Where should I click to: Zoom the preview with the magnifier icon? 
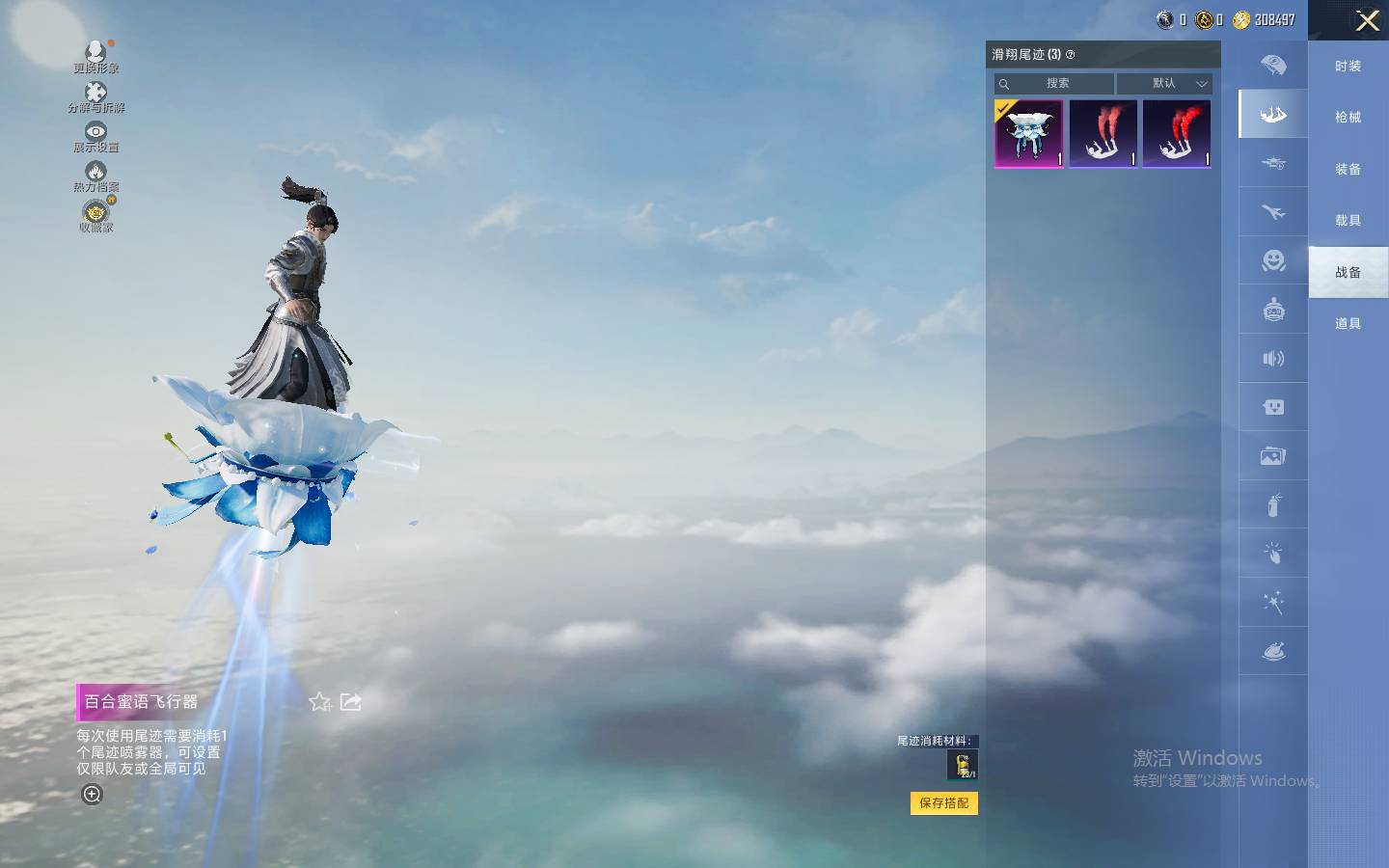point(92,795)
